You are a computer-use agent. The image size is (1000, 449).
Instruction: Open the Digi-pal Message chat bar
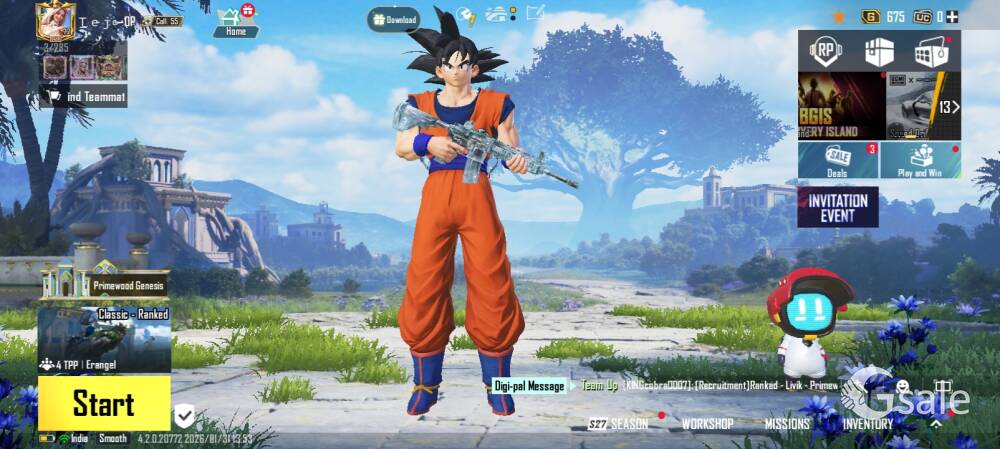click(x=529, y=386)
